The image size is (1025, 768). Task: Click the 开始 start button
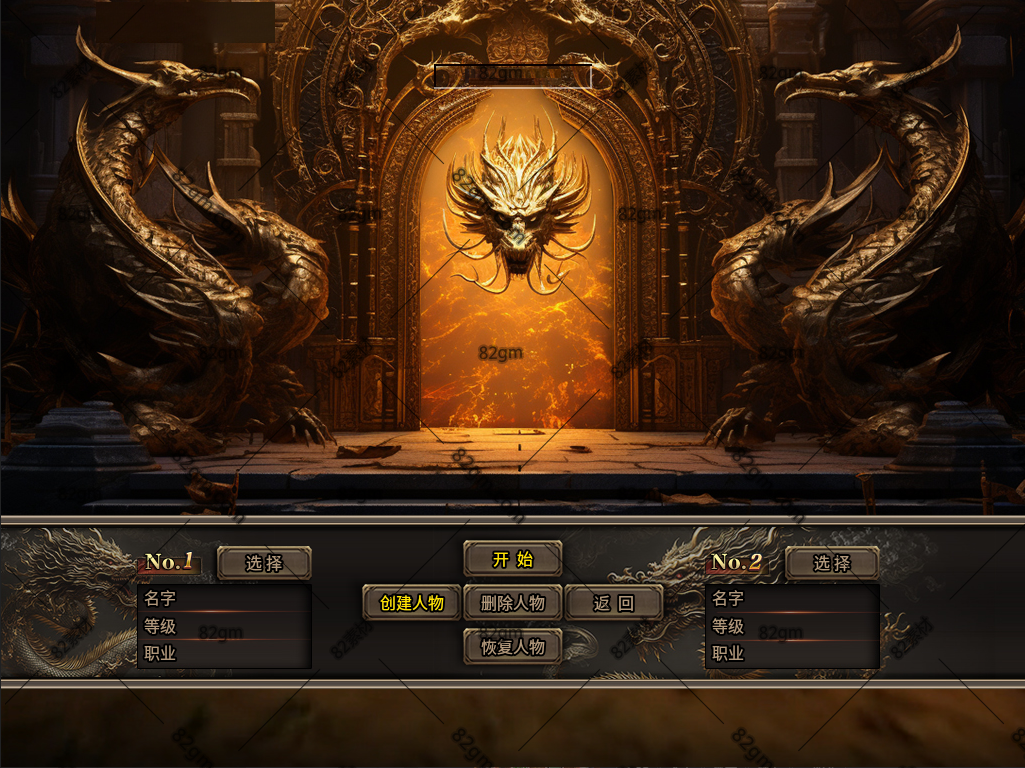click(x=512, y=559)
